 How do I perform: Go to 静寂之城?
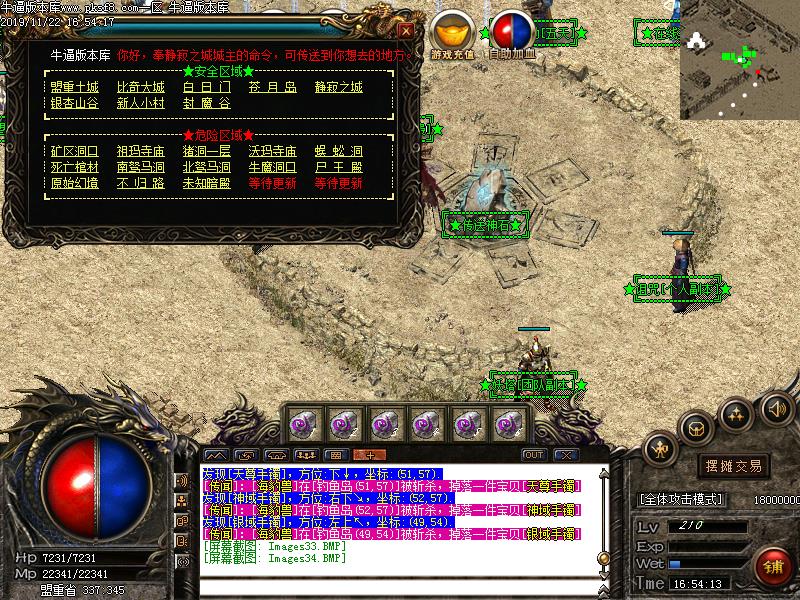pyautogui.click(x=338, y=87)
